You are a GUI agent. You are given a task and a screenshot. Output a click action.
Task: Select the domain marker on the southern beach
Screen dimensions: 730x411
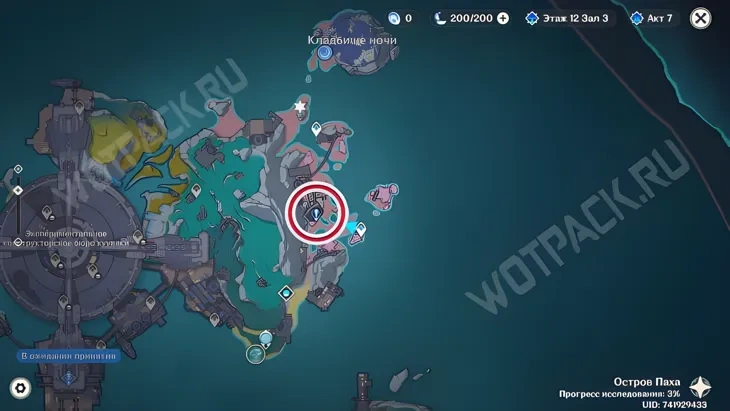257,353
